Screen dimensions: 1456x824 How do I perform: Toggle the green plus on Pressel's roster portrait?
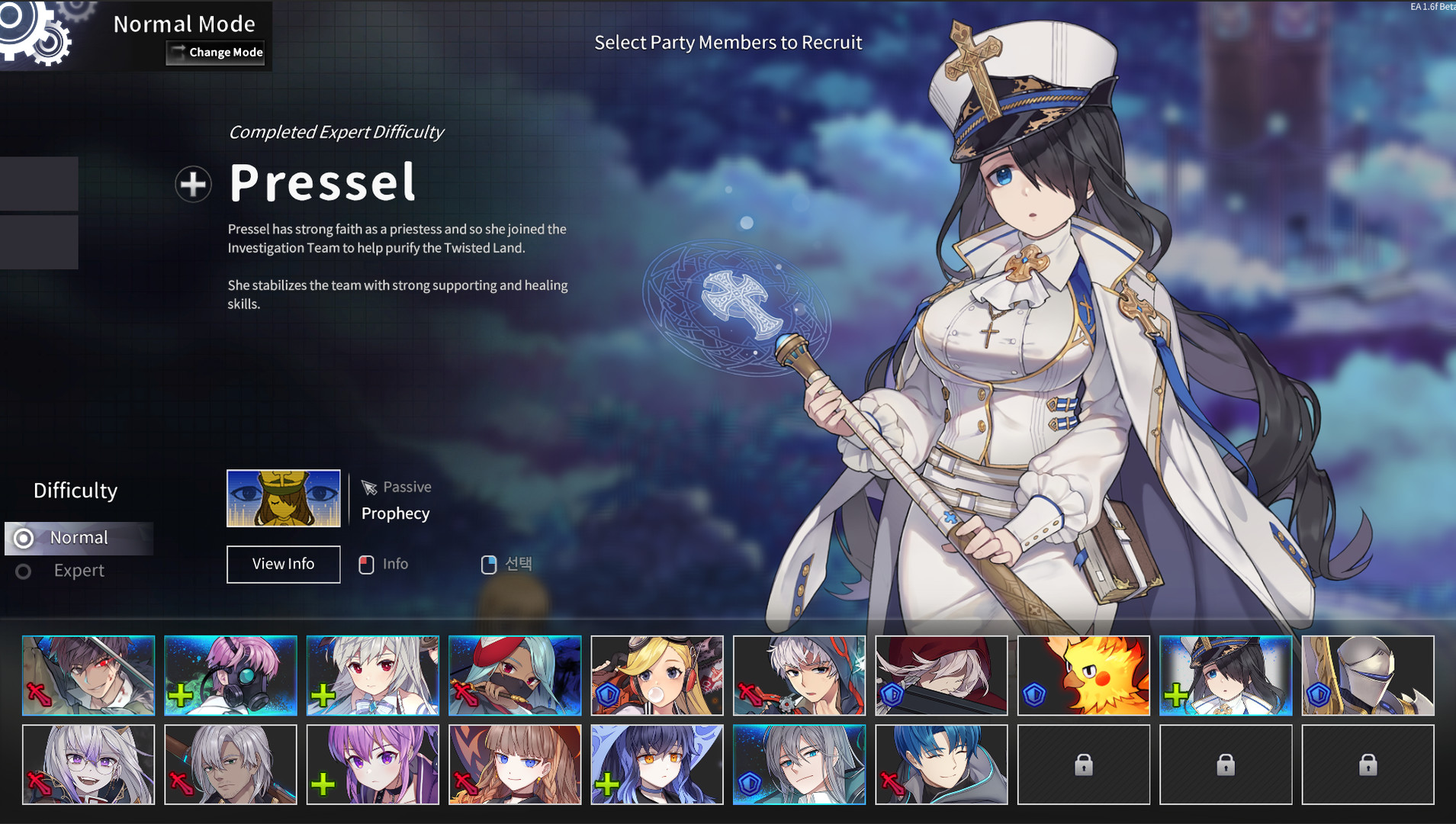[x=1176, y=695]
